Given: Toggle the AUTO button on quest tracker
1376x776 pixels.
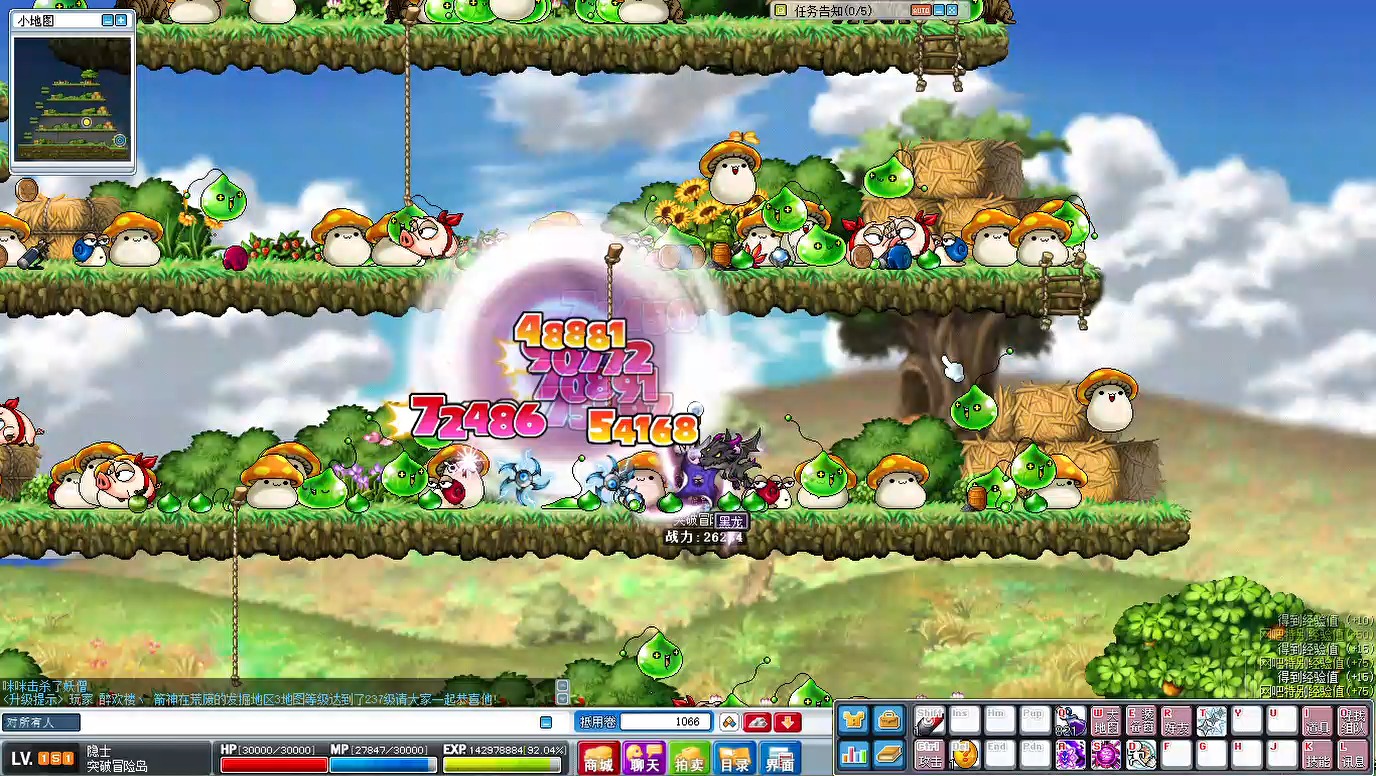Looking at the screenshot, I should (x=921, y=10).
